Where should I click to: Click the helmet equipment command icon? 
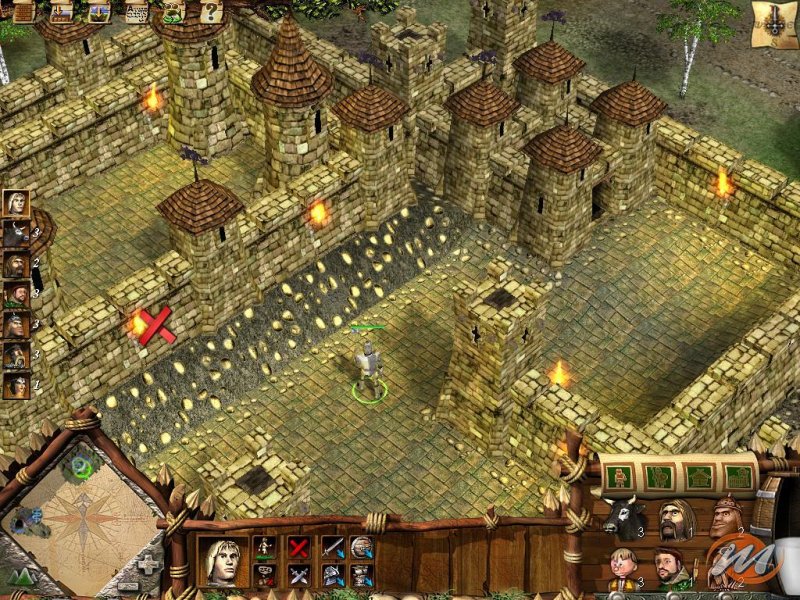click(x=332, y=575)
